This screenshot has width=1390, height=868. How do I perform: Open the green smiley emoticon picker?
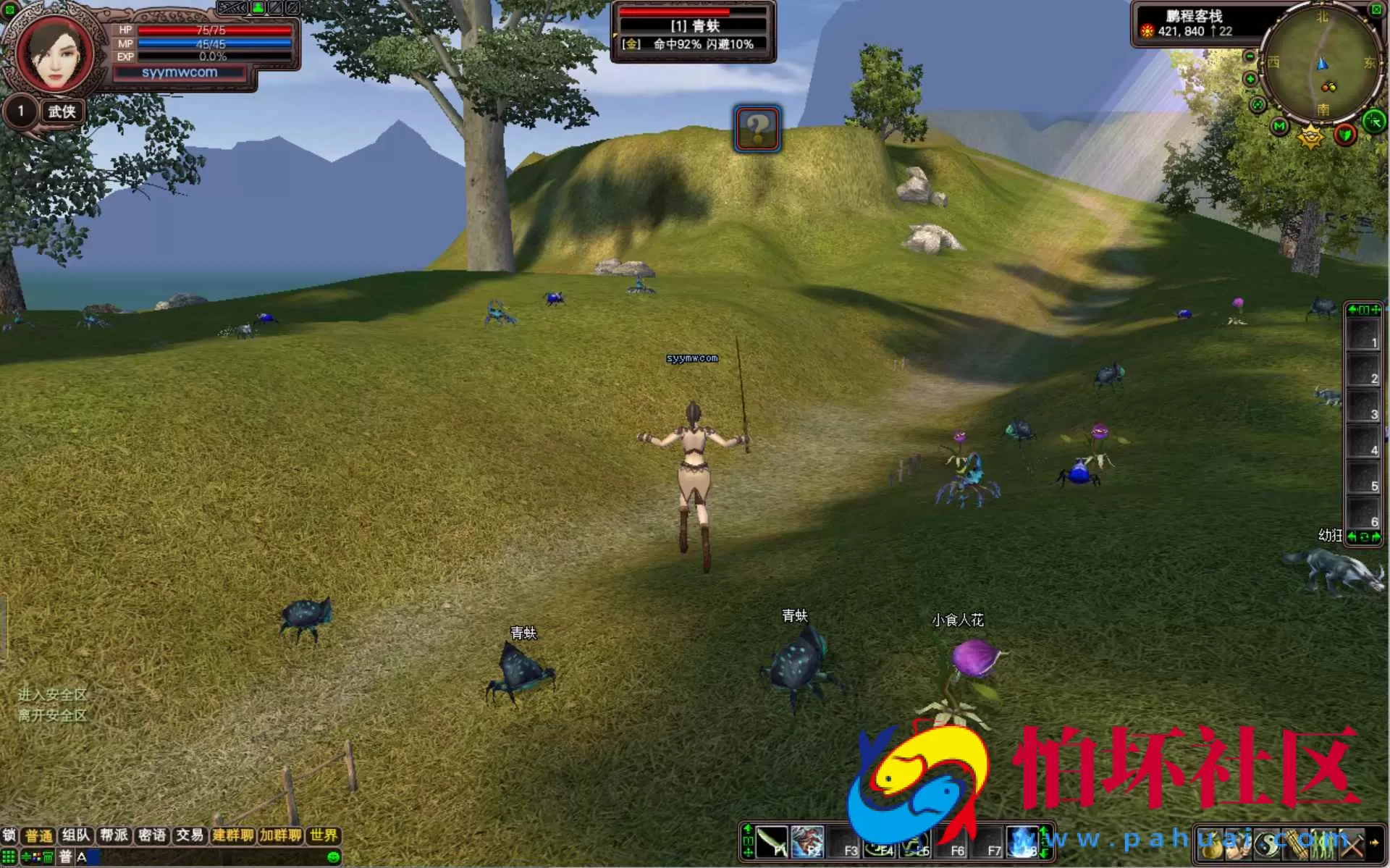(x=334, y=857)
